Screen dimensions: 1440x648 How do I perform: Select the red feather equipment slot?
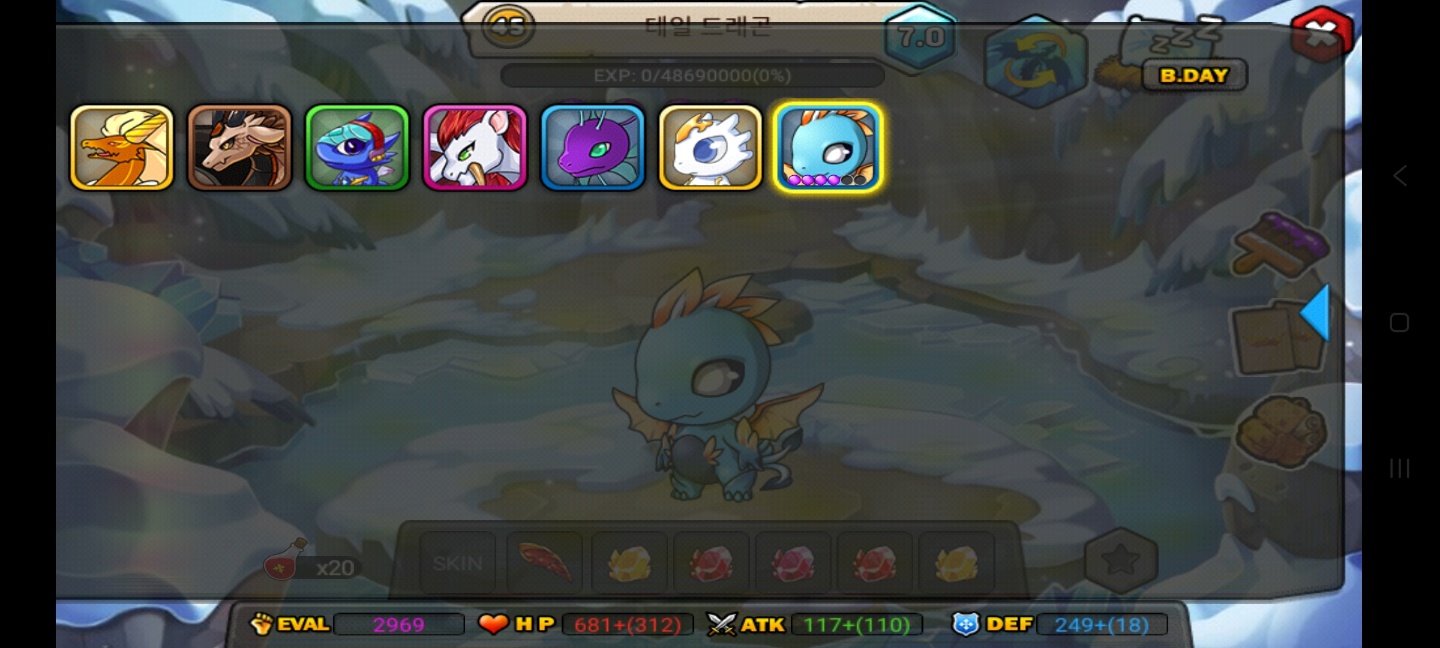pyautogui.click(x=544, y=564)
